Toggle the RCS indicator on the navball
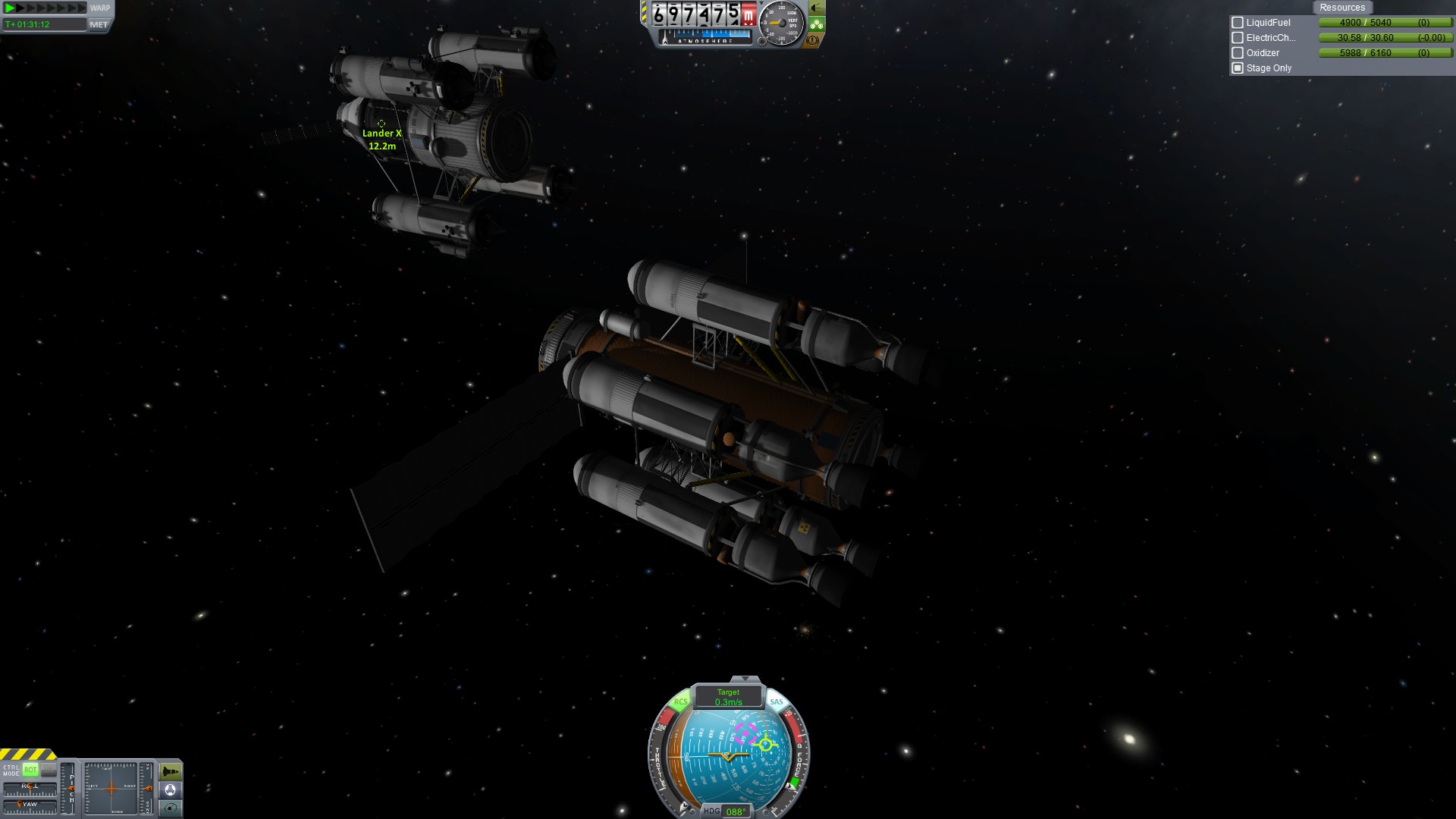This screenshot has width=1456, height=819. click(x=680, y=702)
